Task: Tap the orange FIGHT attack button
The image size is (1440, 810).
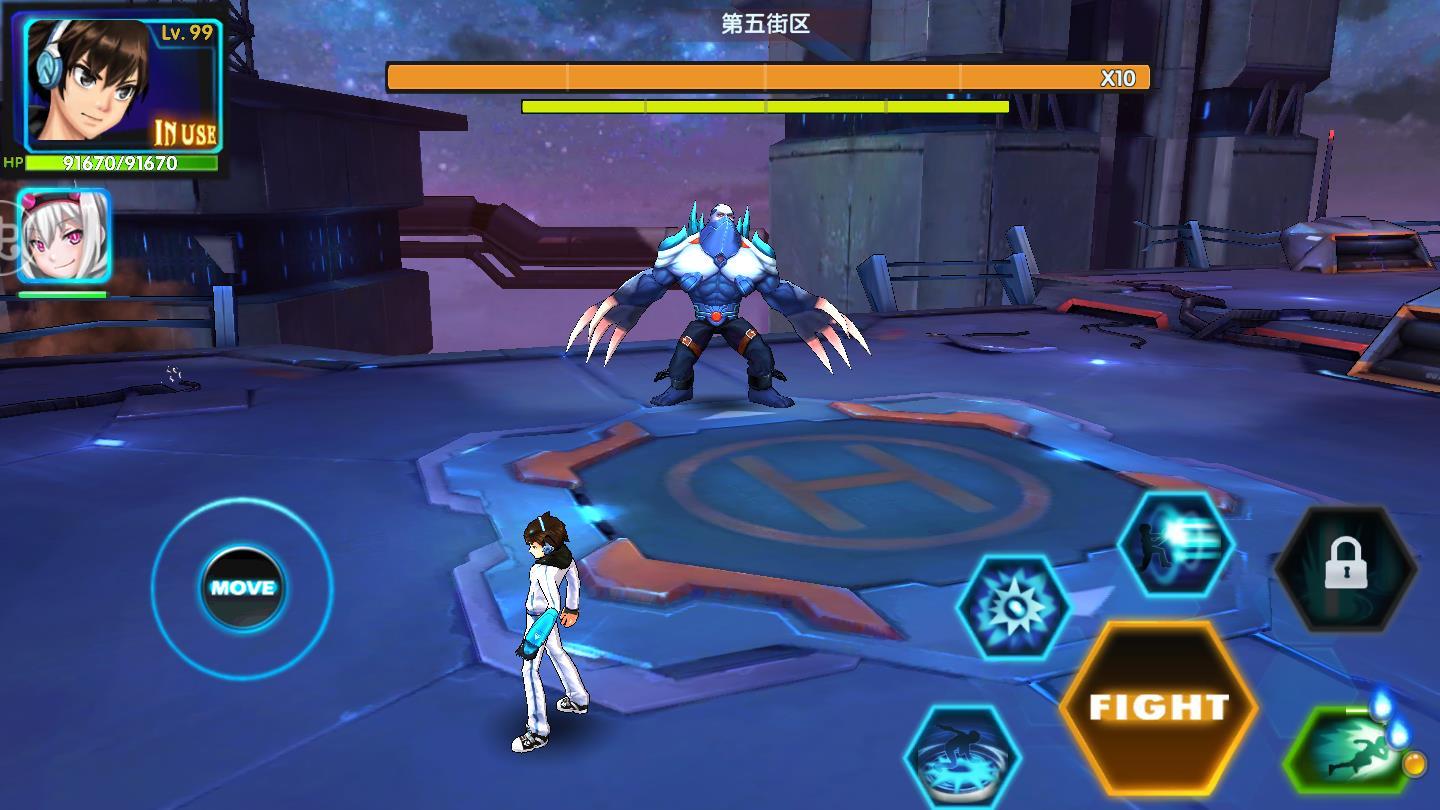Action: 1158,707
